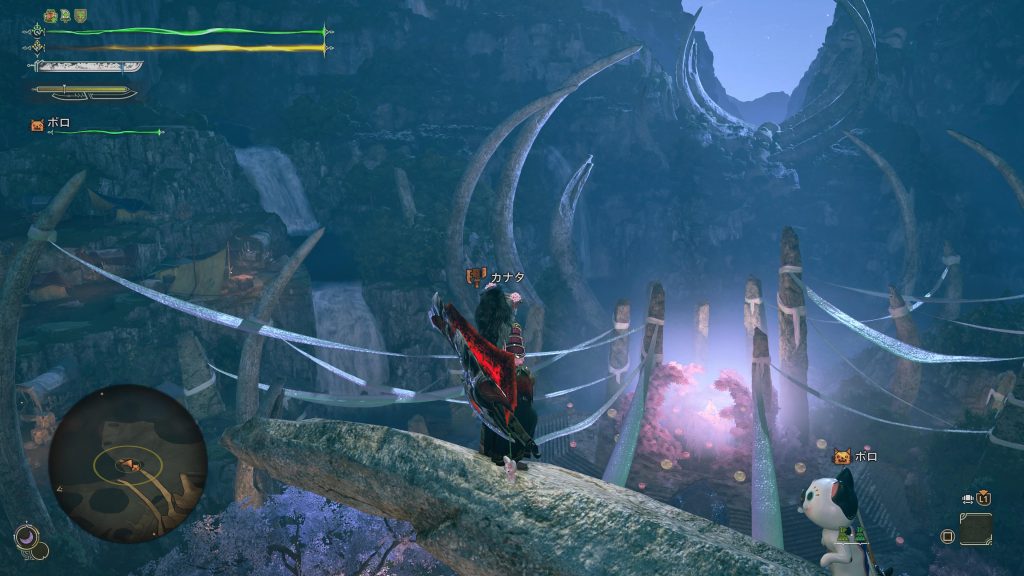
Task: Click the Palico portrait beside the small health bar
Action: [x=38, y=126]
